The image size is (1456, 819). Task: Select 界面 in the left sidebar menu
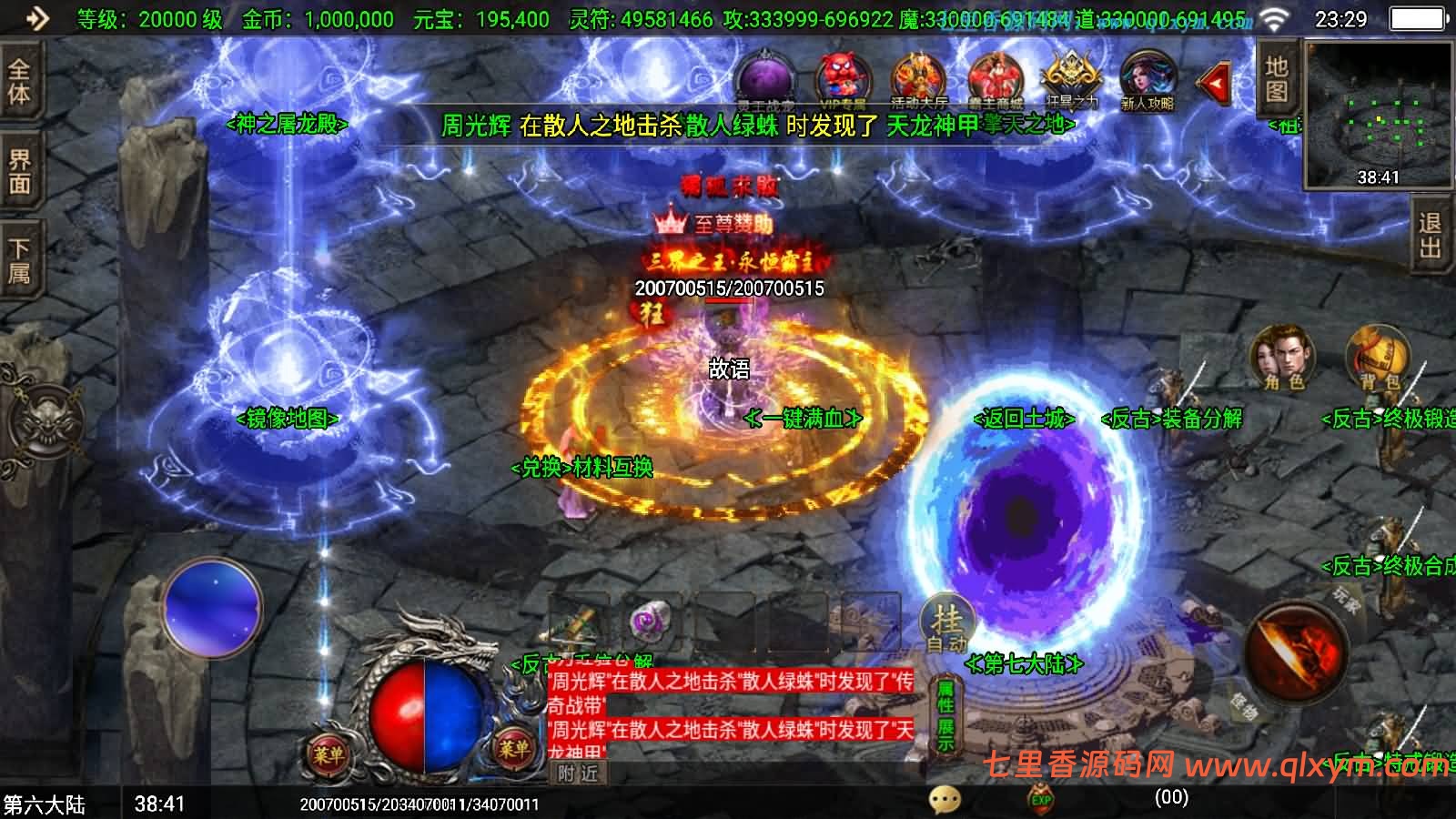pyautogui.click(x=18, y=168)
